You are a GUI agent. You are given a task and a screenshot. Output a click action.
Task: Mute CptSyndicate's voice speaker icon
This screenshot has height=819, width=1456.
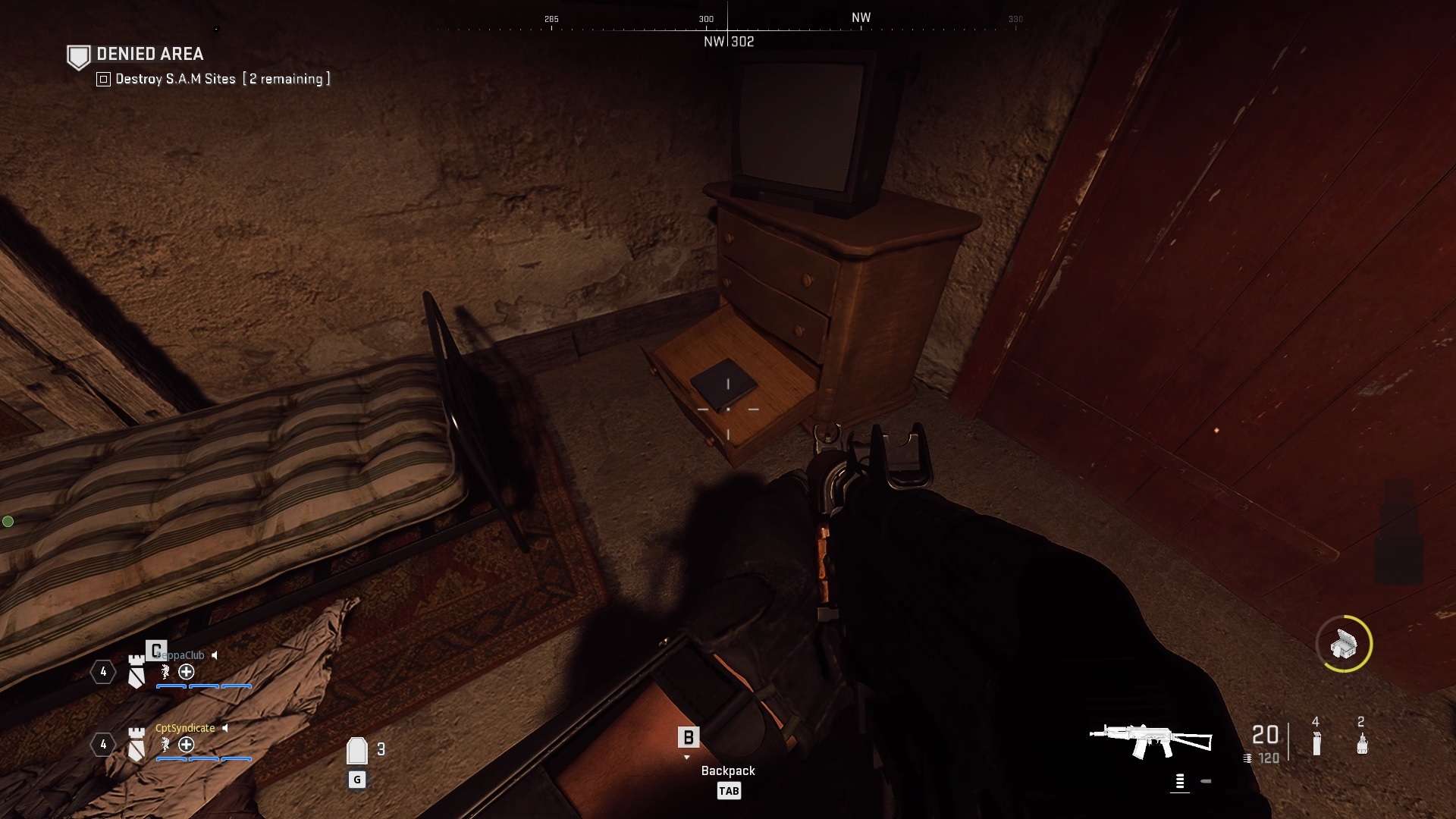tap(225, 728)
